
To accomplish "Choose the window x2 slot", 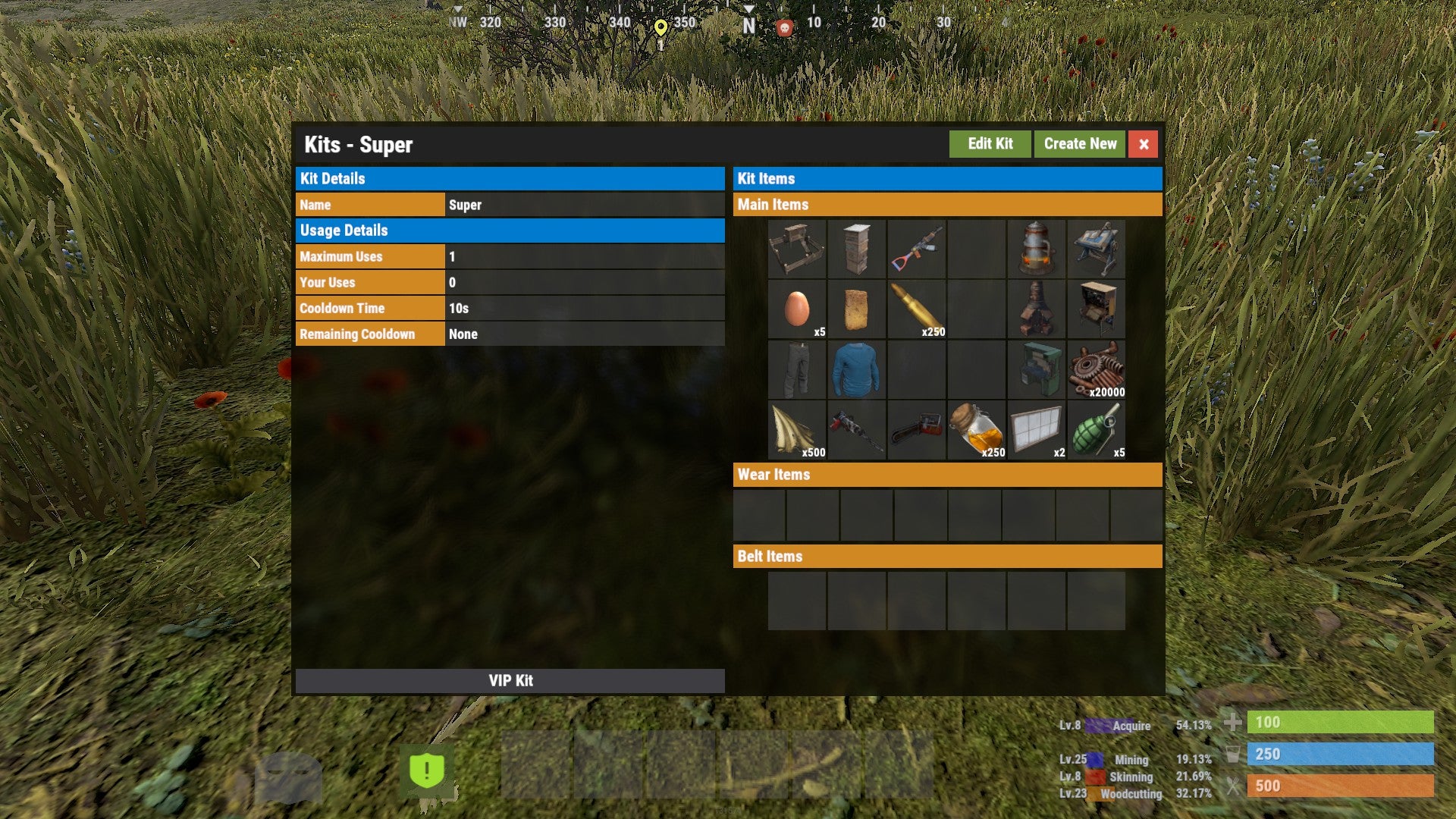I will point(1036,430).
